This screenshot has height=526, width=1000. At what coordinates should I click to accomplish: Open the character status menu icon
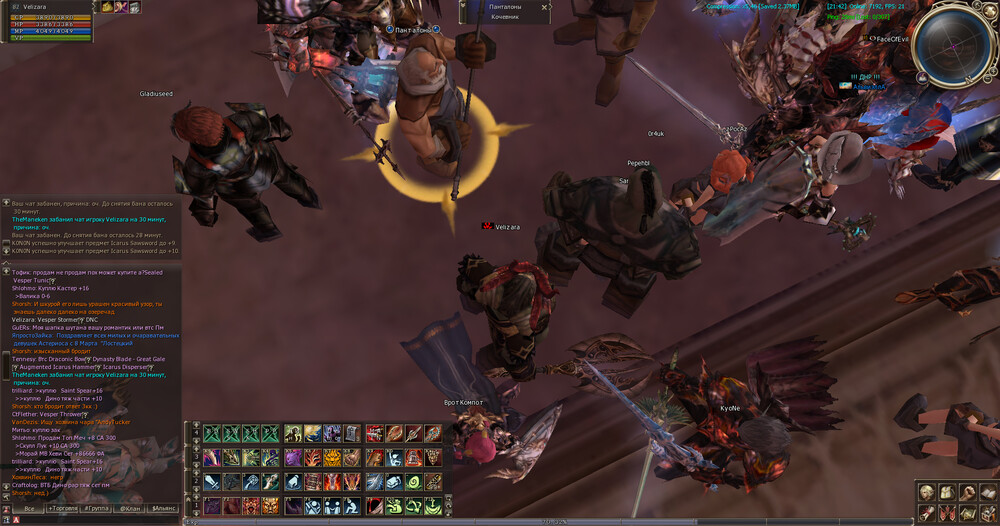(927, 492)
